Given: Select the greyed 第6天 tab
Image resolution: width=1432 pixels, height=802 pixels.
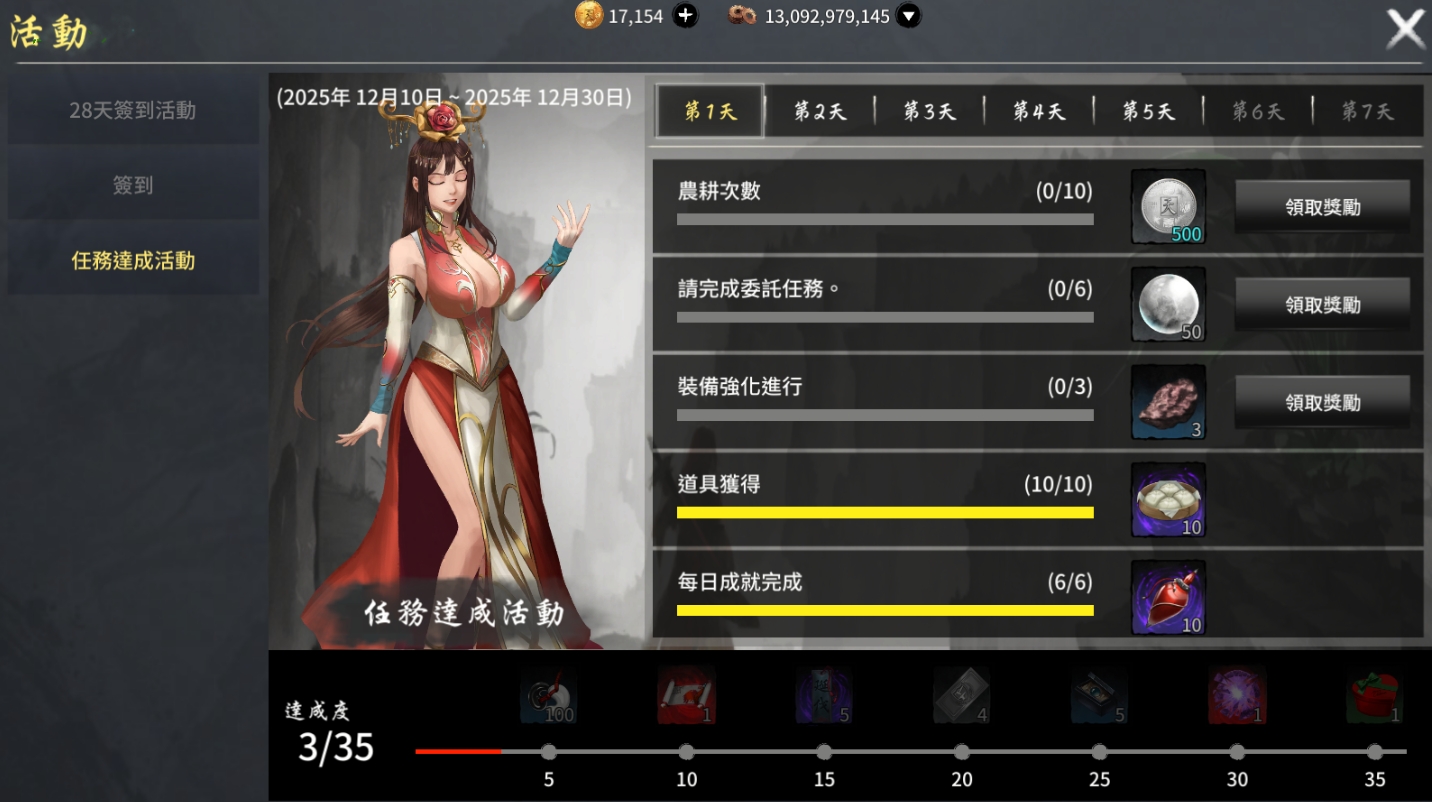Looking at the screenshot, I should pyautogui.click(x=1257, y=111).
